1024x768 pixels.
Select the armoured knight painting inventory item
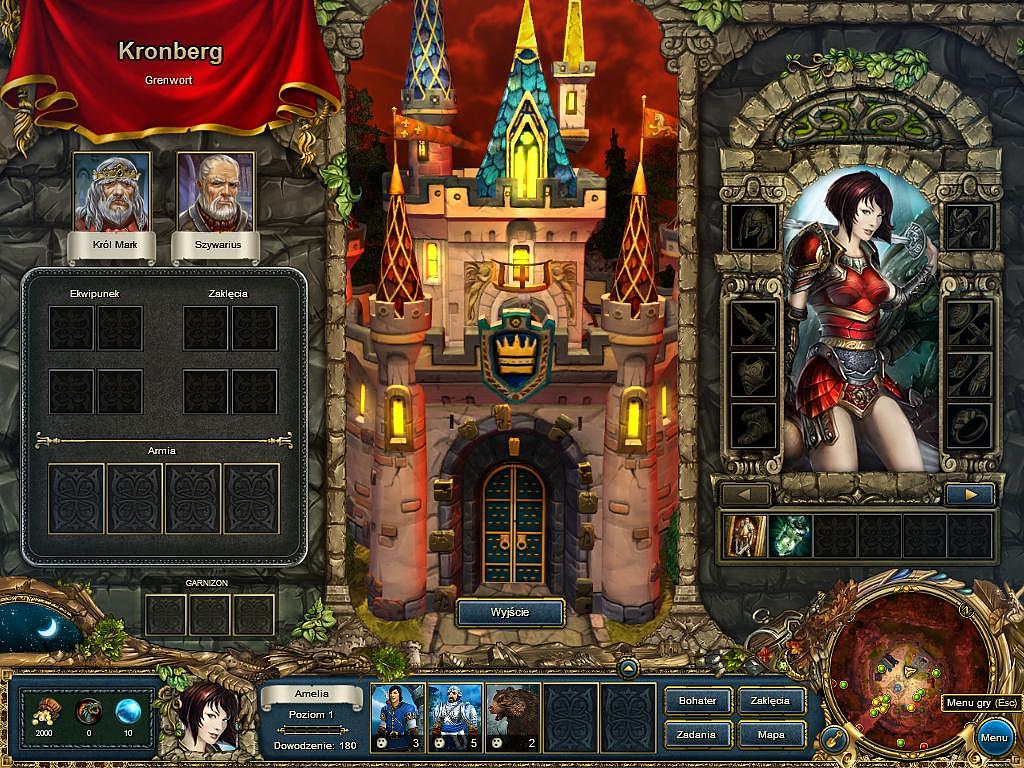click(x=742, y=536)
